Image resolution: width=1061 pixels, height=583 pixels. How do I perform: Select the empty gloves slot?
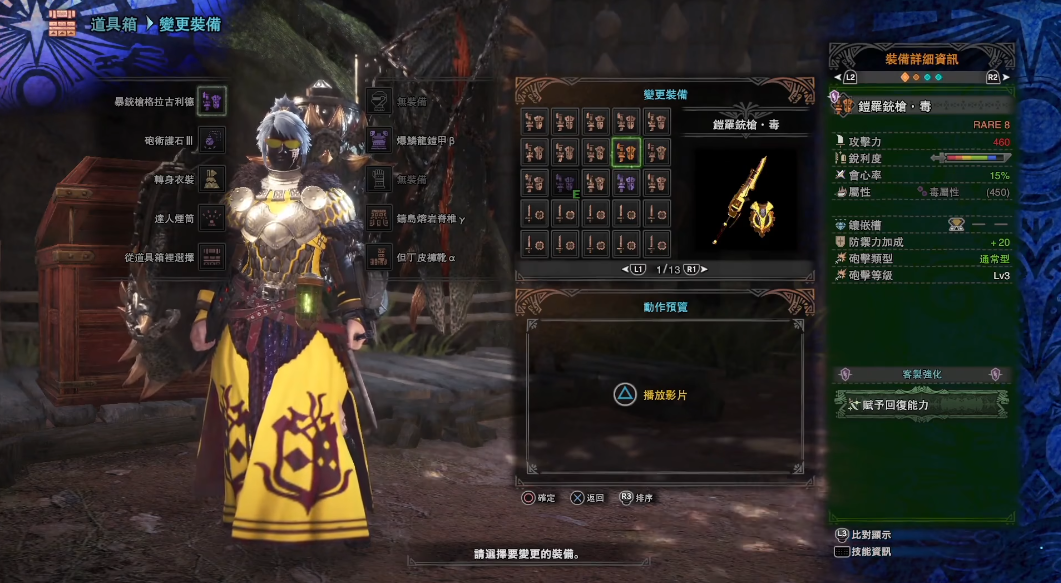click(x=379, y=179)
